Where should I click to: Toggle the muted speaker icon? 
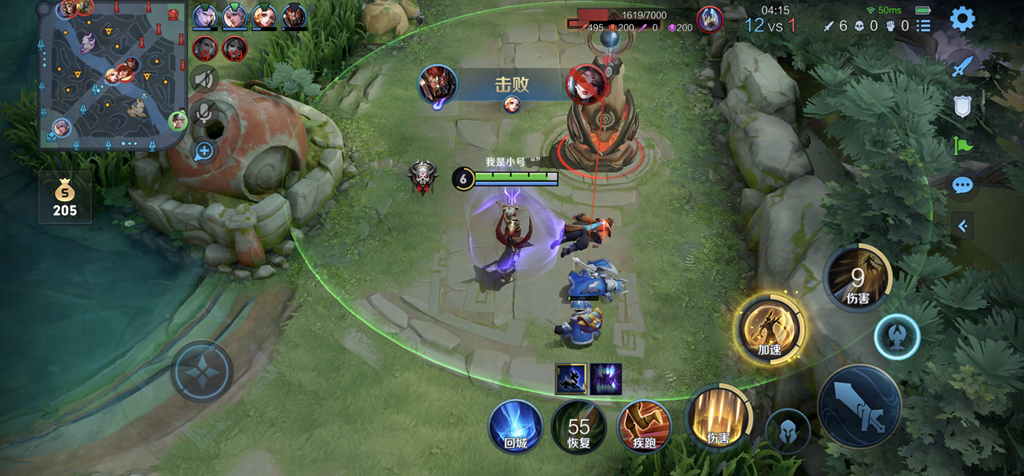[x=205, y=79]
